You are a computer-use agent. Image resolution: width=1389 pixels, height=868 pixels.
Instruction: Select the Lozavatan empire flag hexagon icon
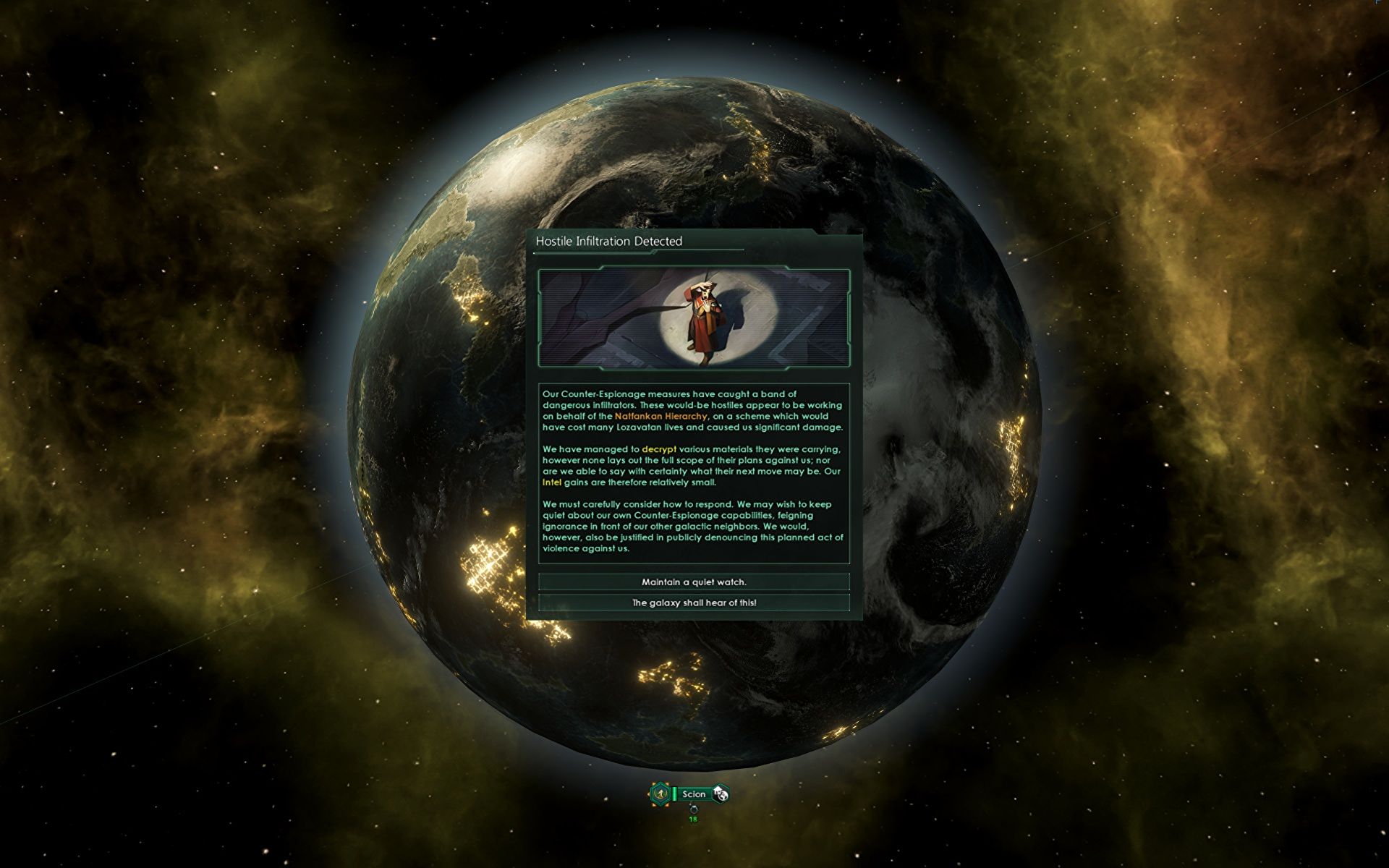(x=660, y=793)
